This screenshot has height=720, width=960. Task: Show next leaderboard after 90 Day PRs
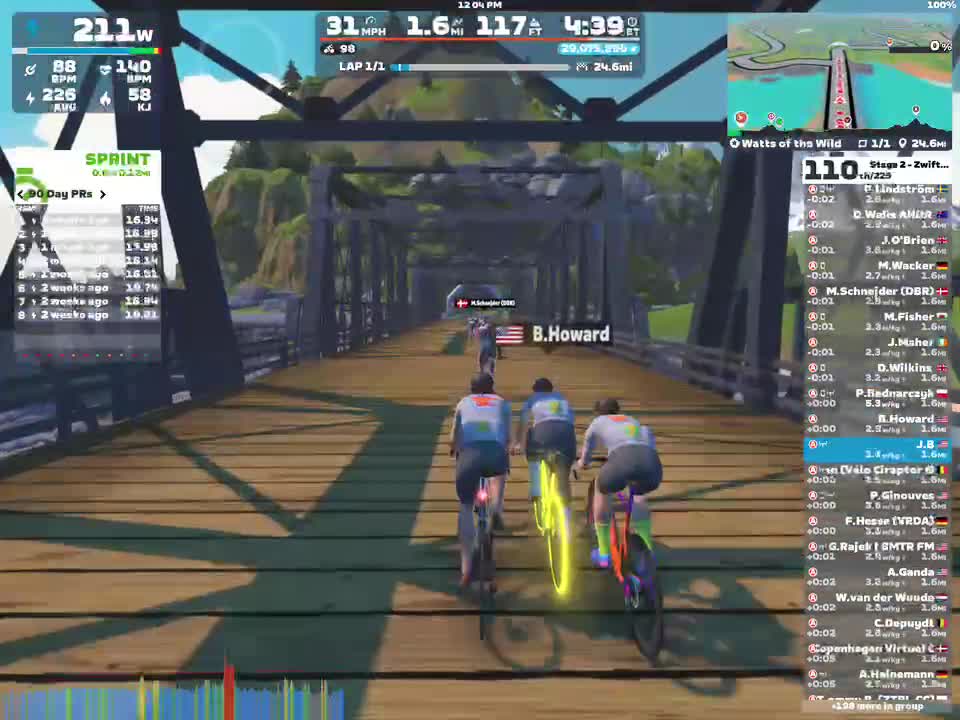pyautogui.click(x=102, y=194)
